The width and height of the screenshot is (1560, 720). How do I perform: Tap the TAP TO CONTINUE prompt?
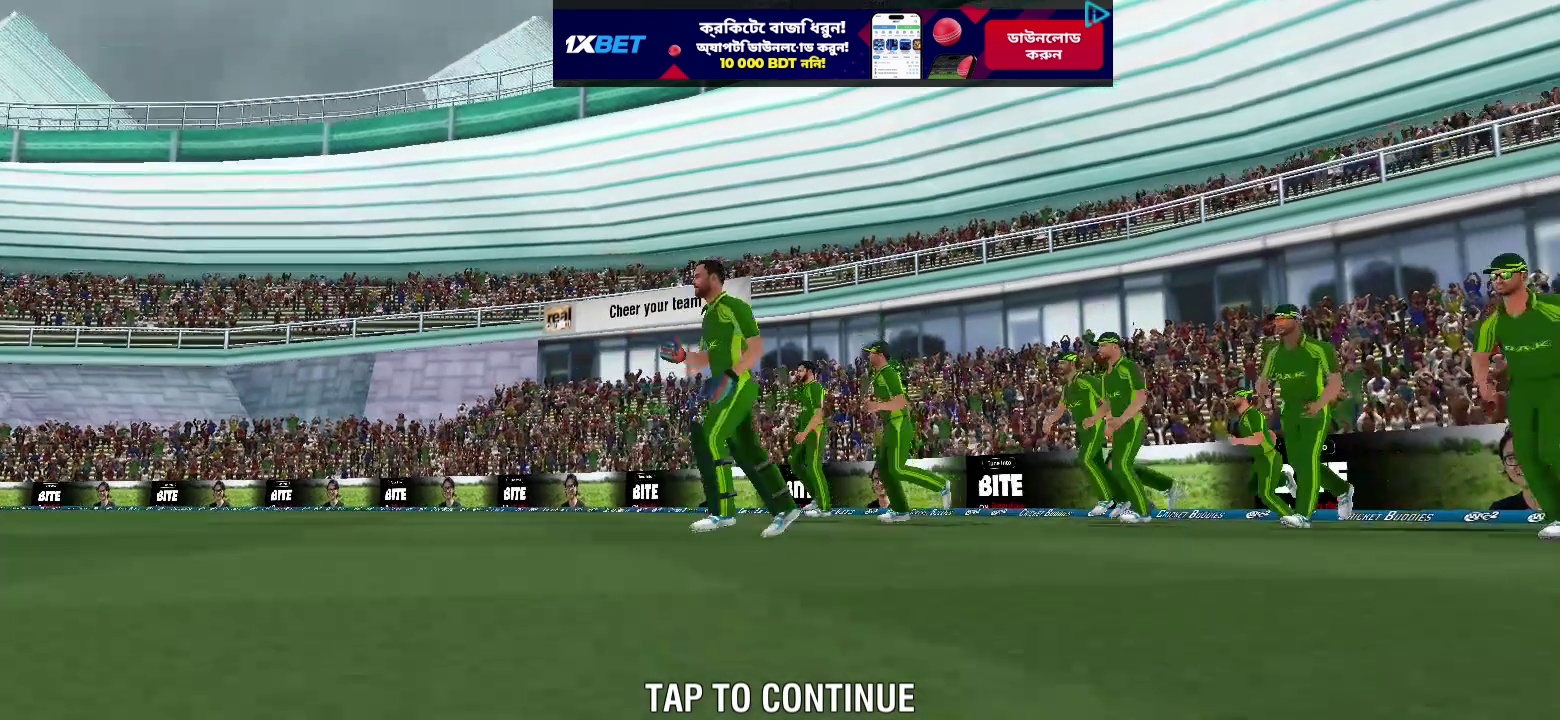(779, 698)
